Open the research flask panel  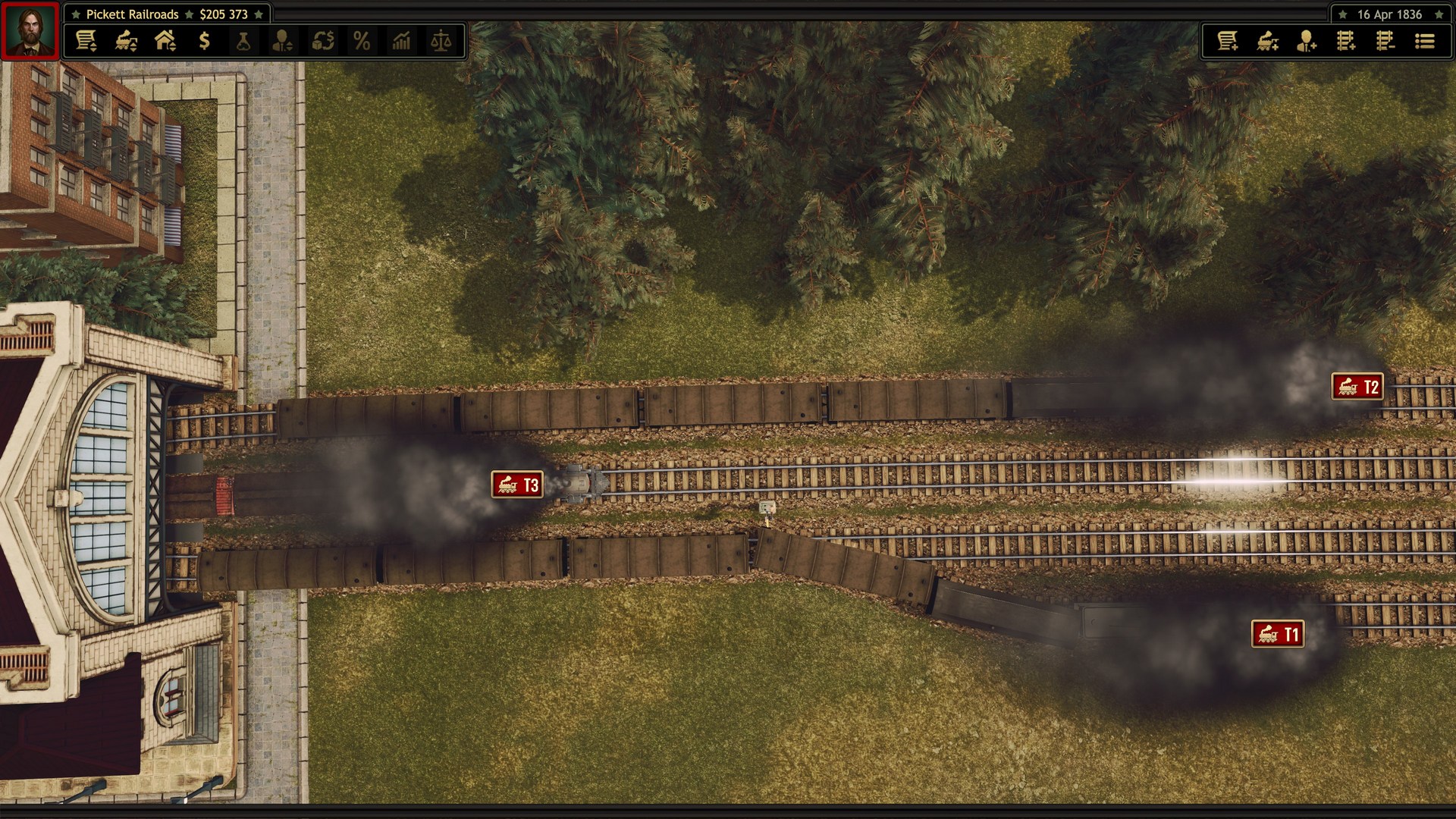point(243,42)
